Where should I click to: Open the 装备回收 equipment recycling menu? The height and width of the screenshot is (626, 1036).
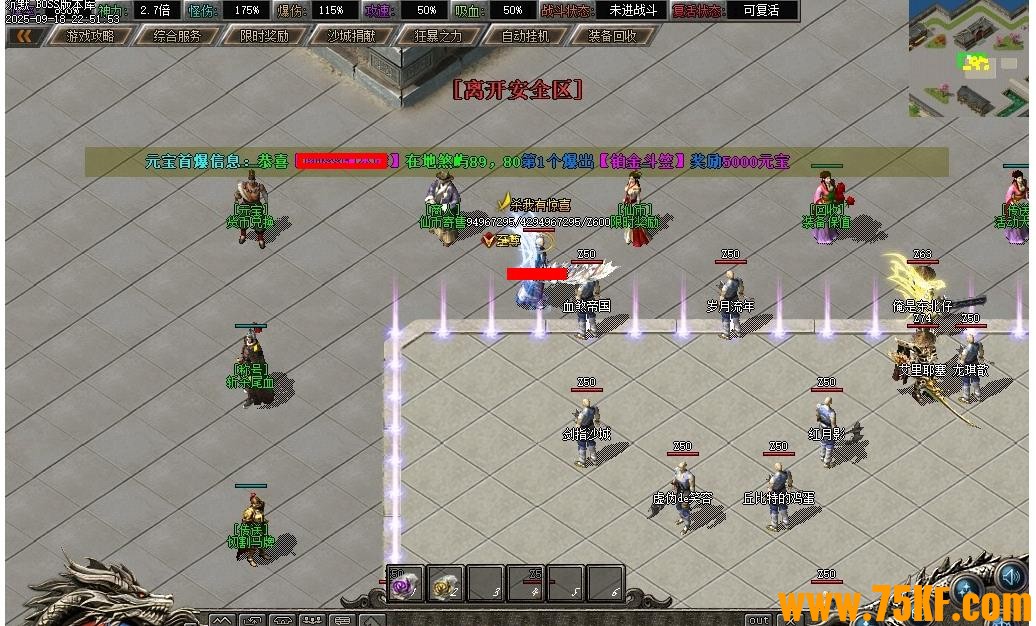612,36
